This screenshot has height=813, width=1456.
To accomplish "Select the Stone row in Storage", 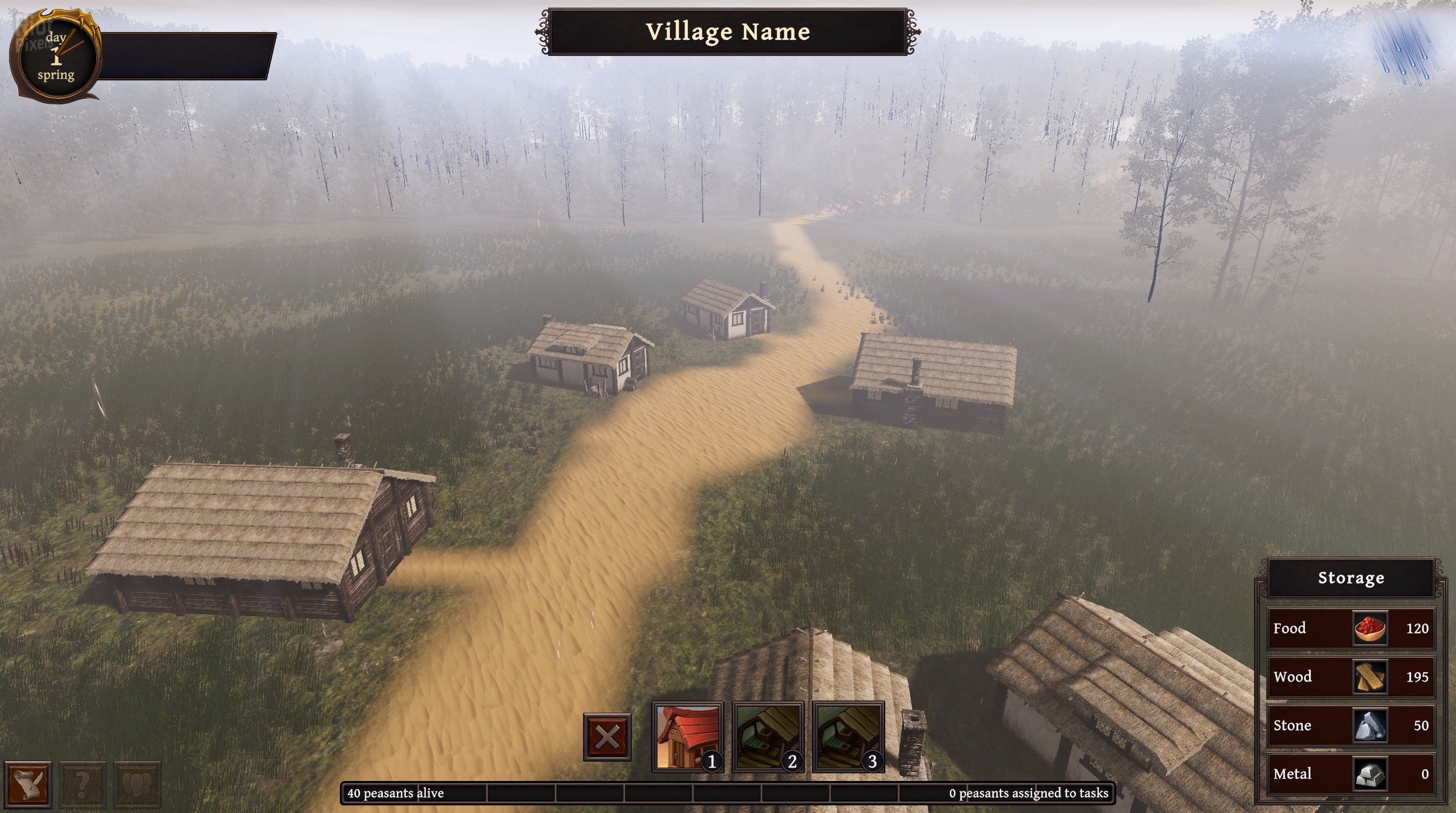I will (x=1350, y=725).
